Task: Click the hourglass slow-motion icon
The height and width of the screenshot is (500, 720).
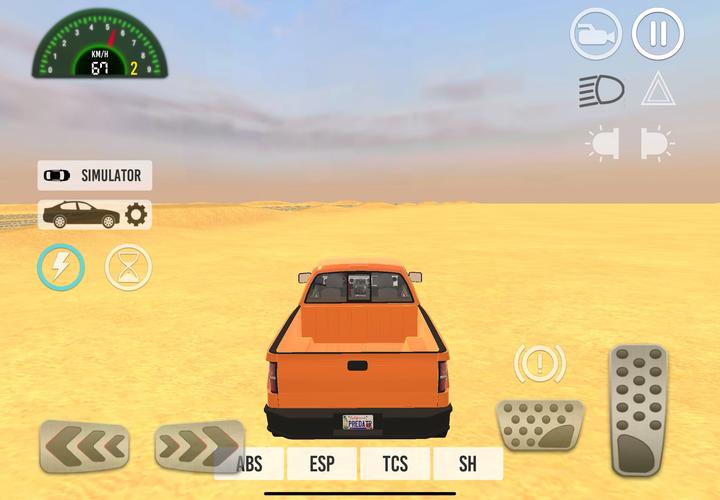Action: 129,267
